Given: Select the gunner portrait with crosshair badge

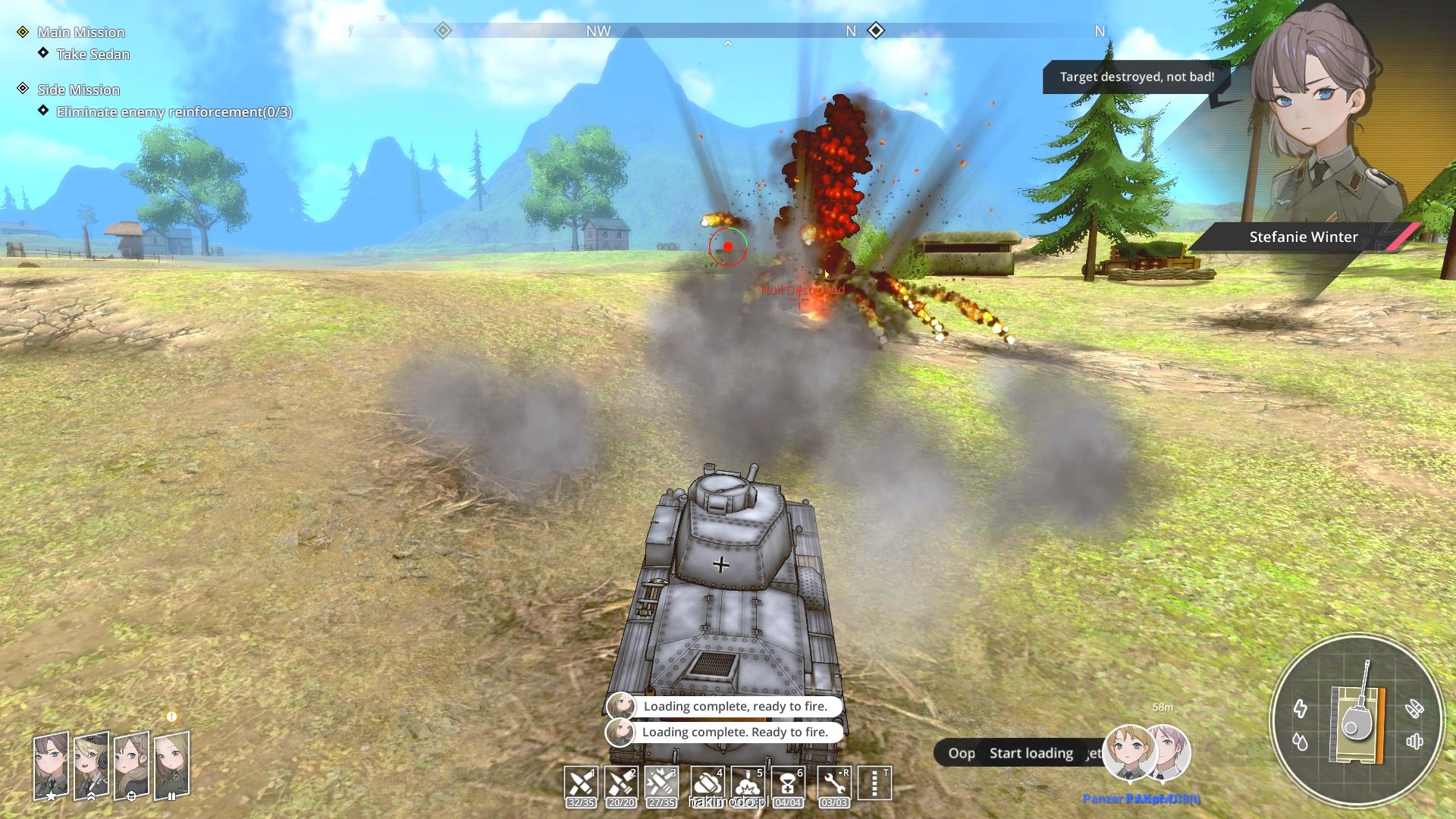Looking at the screenshot, I should 132,765.
